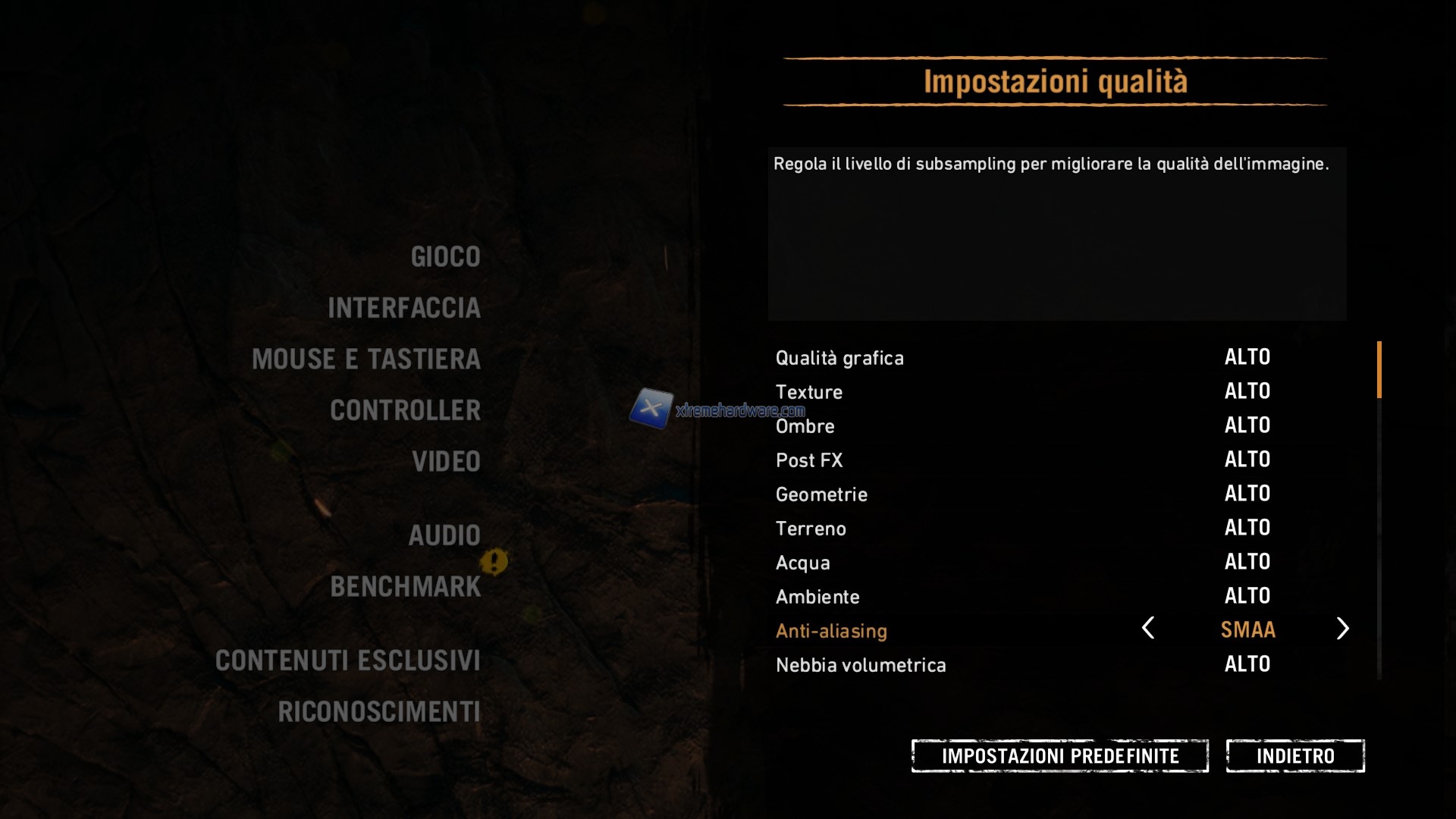
Task: Click the orange settings list scrollbar
Action: 1379,369
